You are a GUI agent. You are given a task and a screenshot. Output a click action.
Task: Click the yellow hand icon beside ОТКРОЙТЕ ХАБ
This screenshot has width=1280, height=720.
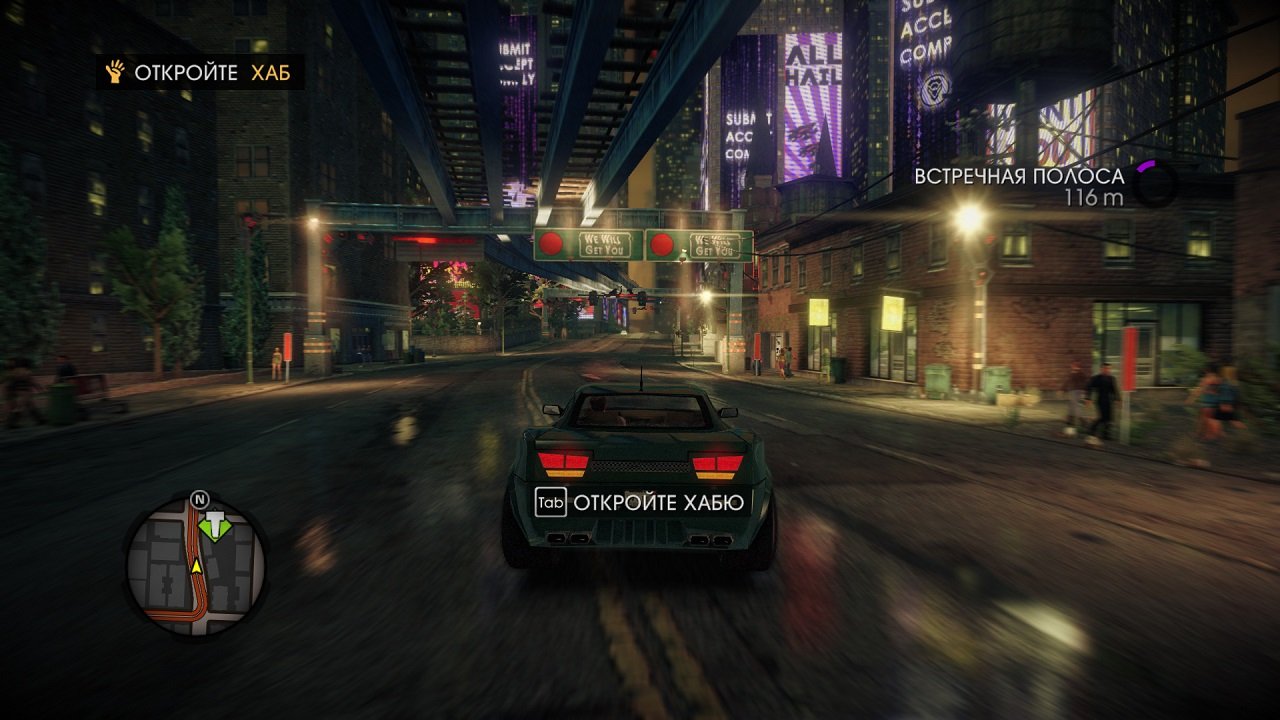[x=113, y=72]
